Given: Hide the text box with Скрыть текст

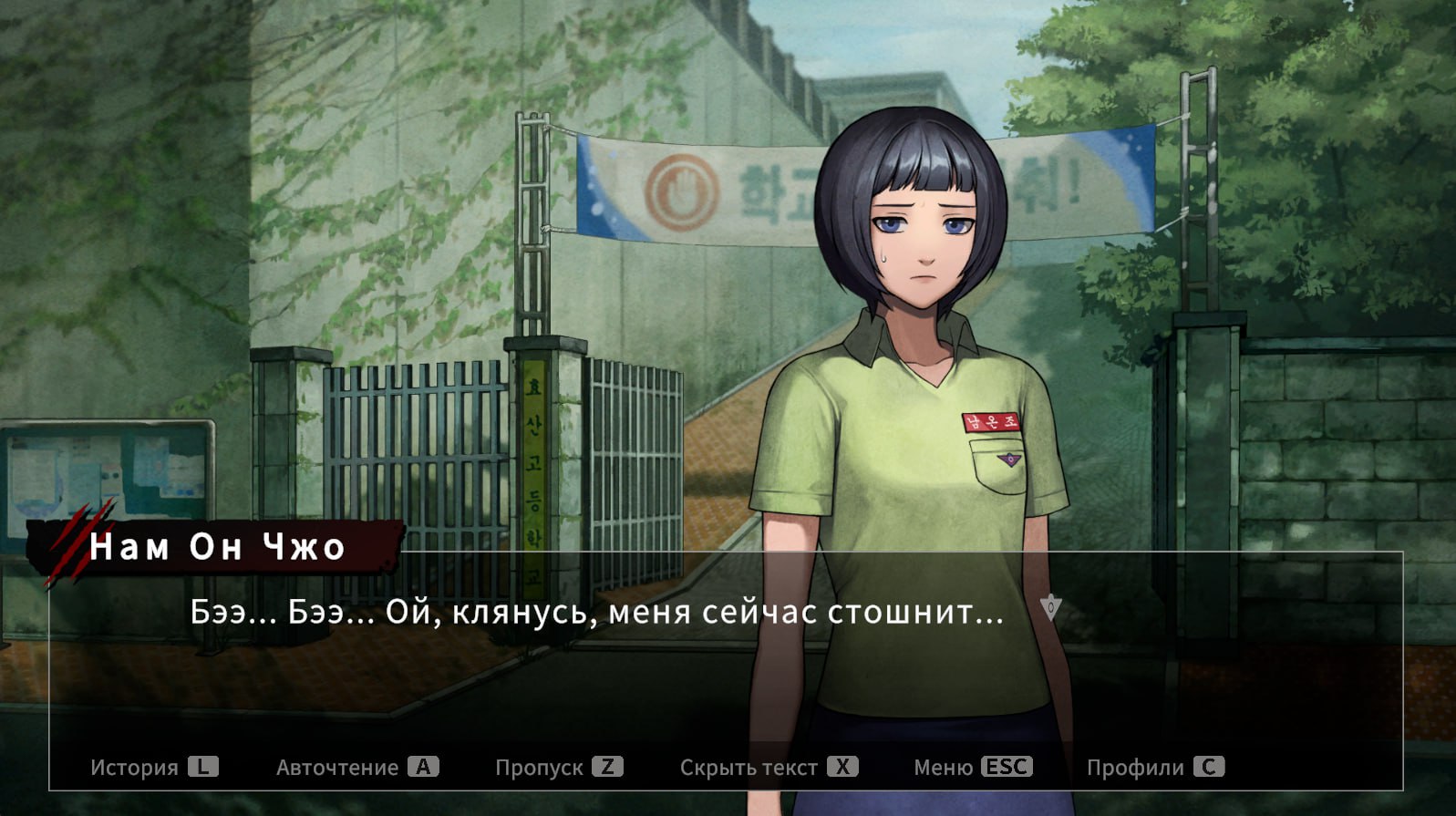Looking at the screenshot, I should pyautogui.click(x=768, y=767).
